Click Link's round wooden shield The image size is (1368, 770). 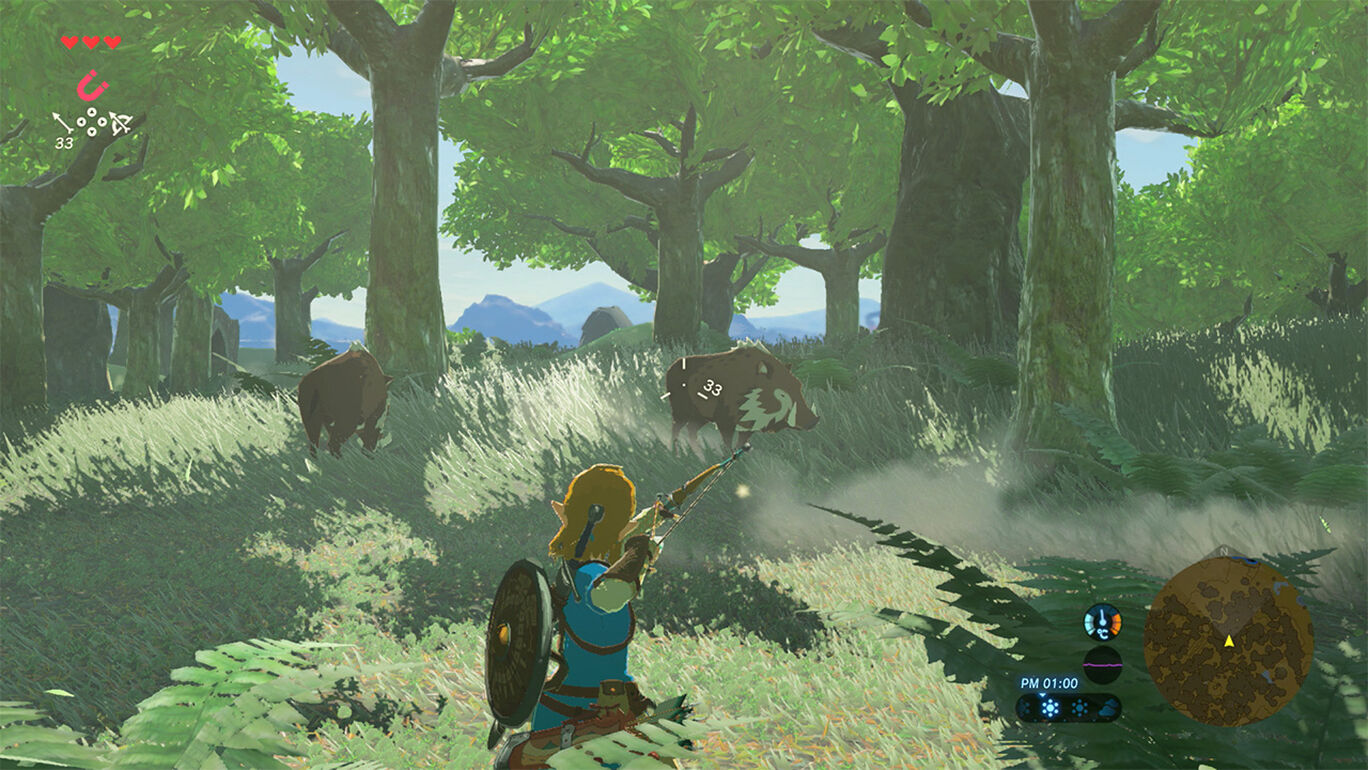519,640
